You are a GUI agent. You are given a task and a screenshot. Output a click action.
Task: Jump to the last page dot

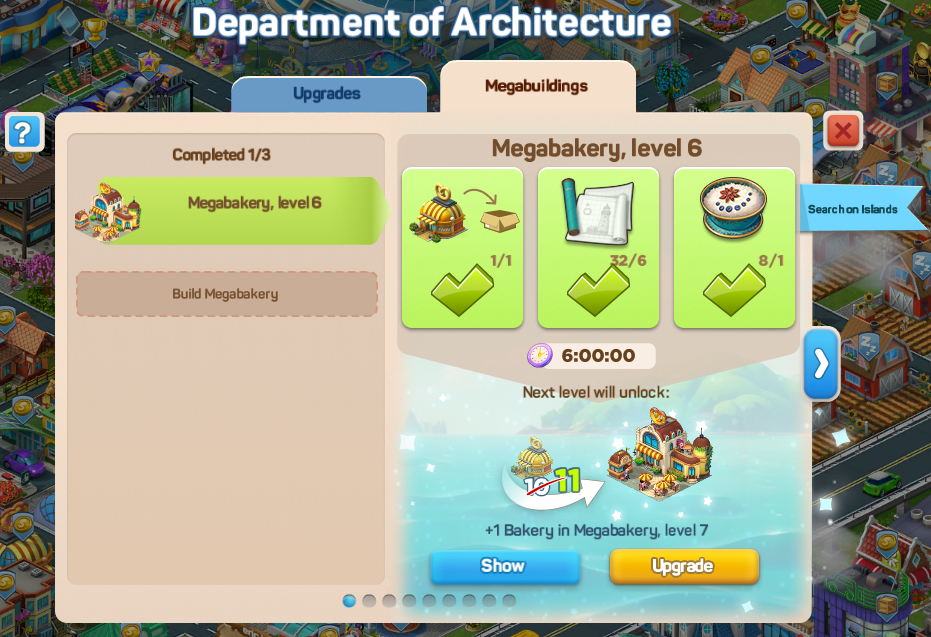509,601
